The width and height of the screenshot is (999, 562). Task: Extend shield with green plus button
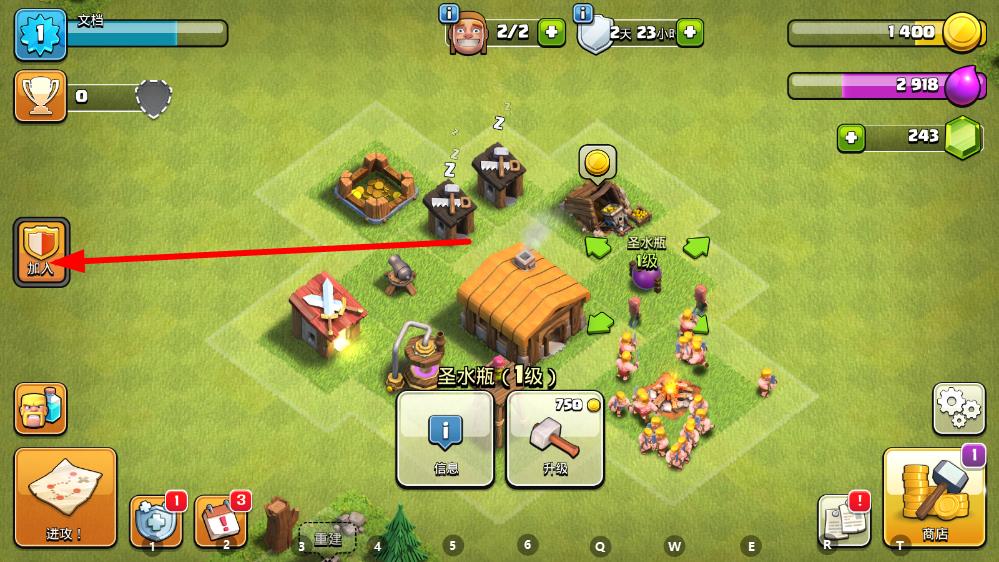pyautogui.click(x=689, y=32)
